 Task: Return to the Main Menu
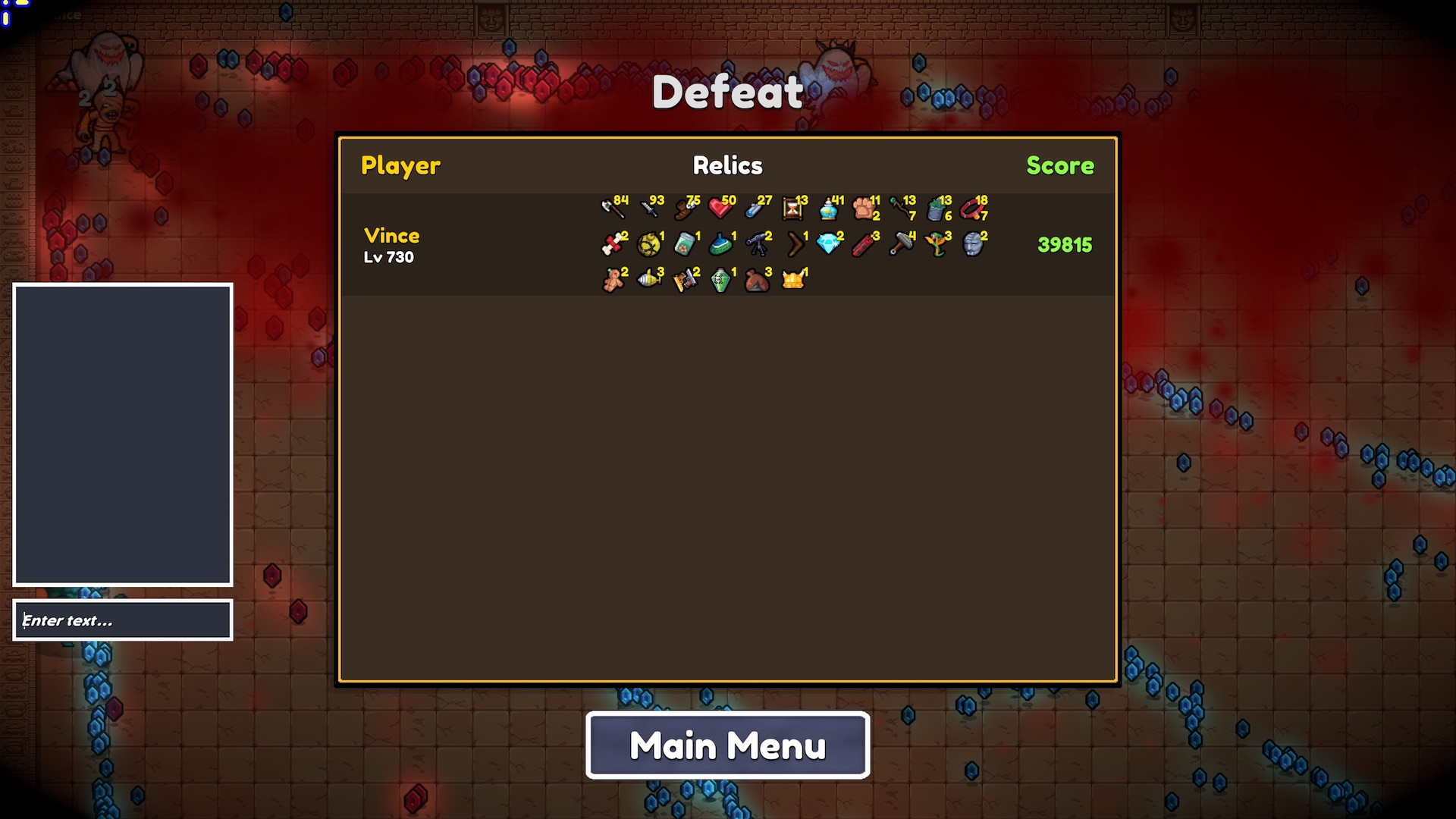(x=727, y=745)
